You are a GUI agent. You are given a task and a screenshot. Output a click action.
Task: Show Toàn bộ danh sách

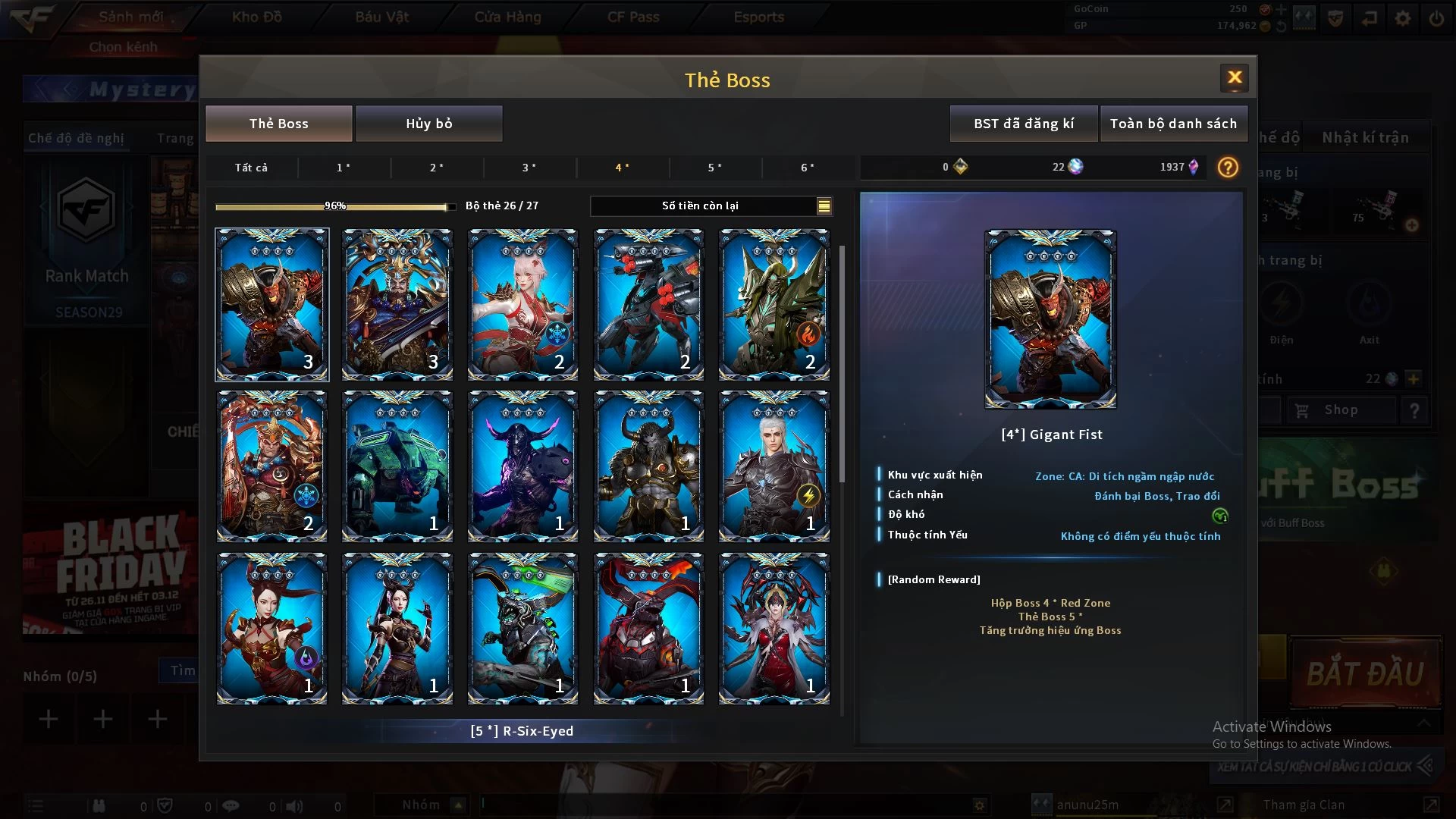(x=1172, y=124)
